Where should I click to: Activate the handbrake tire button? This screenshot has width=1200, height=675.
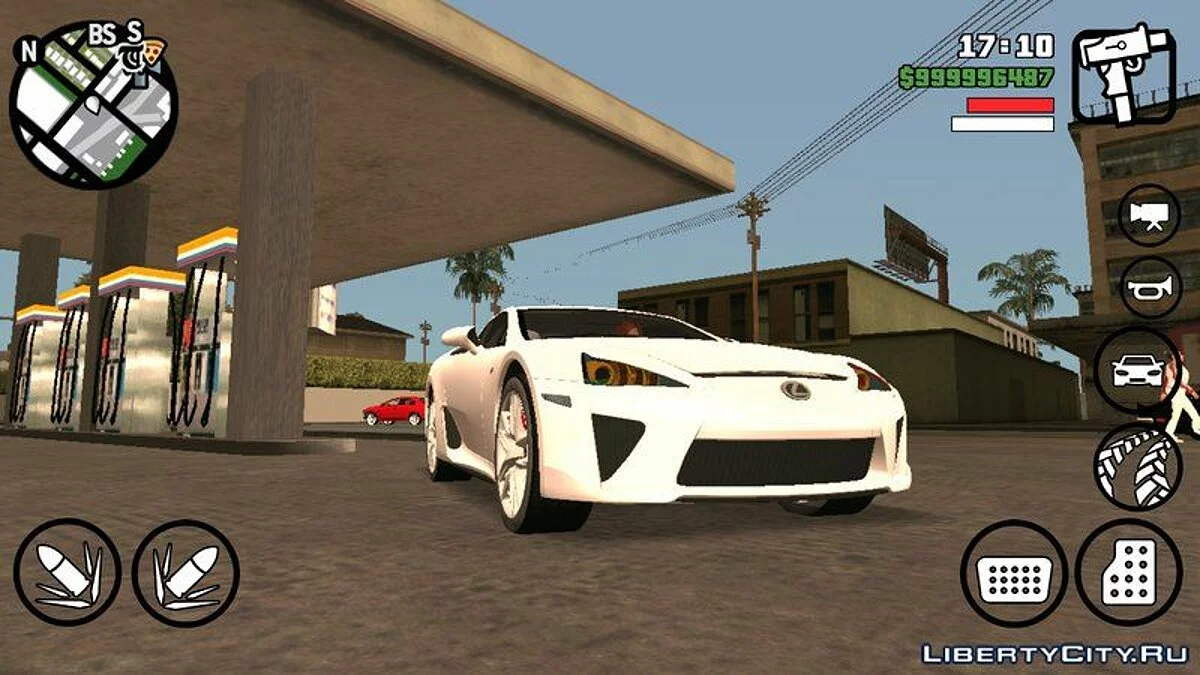[x=1138, y=465]
